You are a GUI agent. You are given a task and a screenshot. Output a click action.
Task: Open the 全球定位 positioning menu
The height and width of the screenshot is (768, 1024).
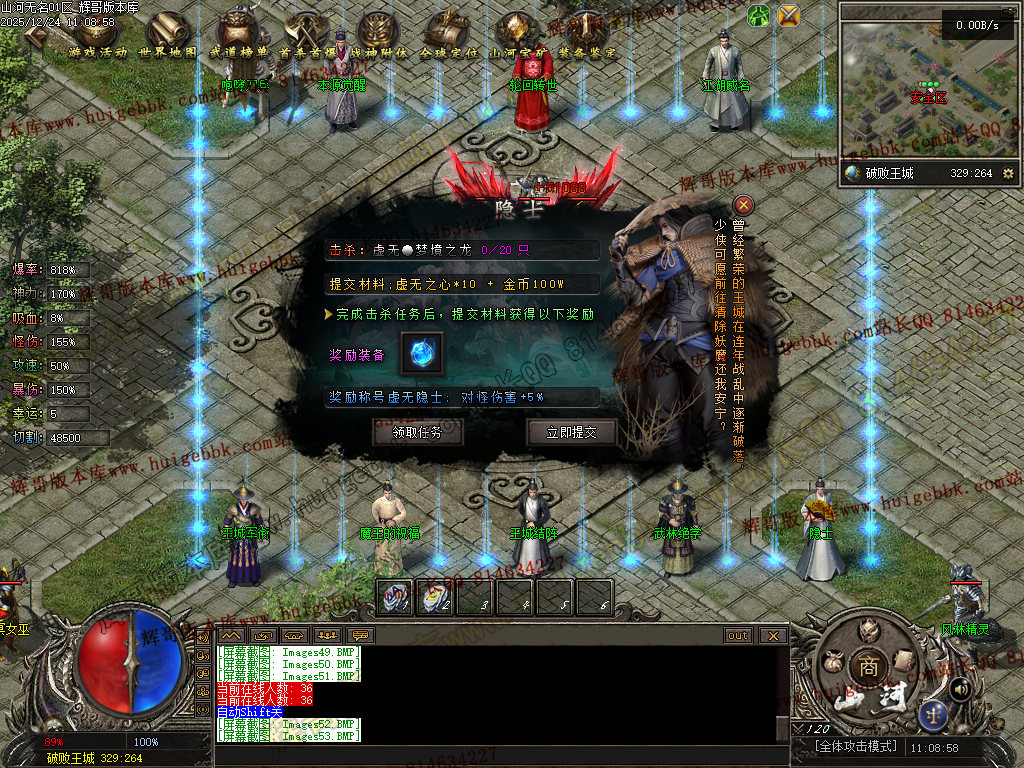coord(448,38)
